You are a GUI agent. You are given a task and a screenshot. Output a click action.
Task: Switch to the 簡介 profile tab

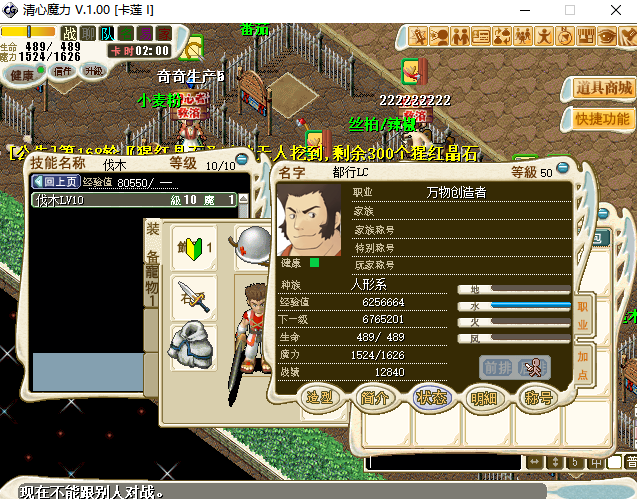click(374, 397)
